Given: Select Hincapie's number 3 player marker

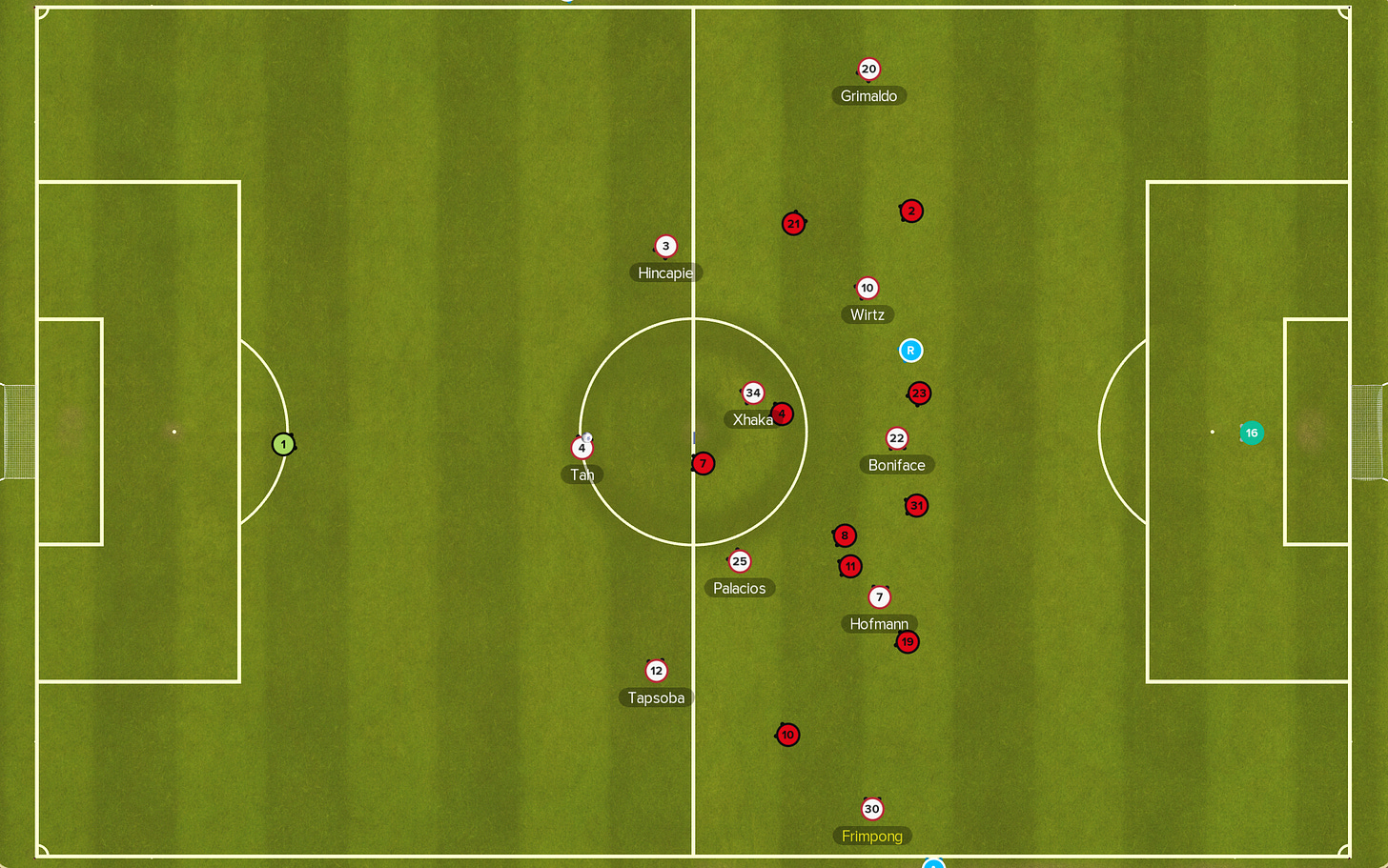Looking at the screenshot, I should pos(664,245).
